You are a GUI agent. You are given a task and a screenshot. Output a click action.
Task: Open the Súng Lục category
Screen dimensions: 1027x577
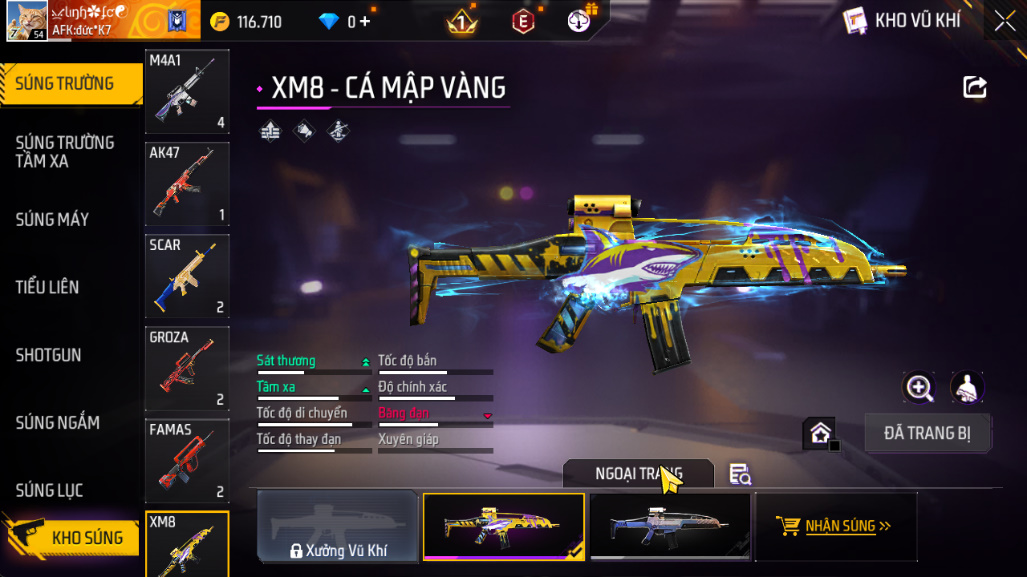pyautogui.click(x=49, y=490)
